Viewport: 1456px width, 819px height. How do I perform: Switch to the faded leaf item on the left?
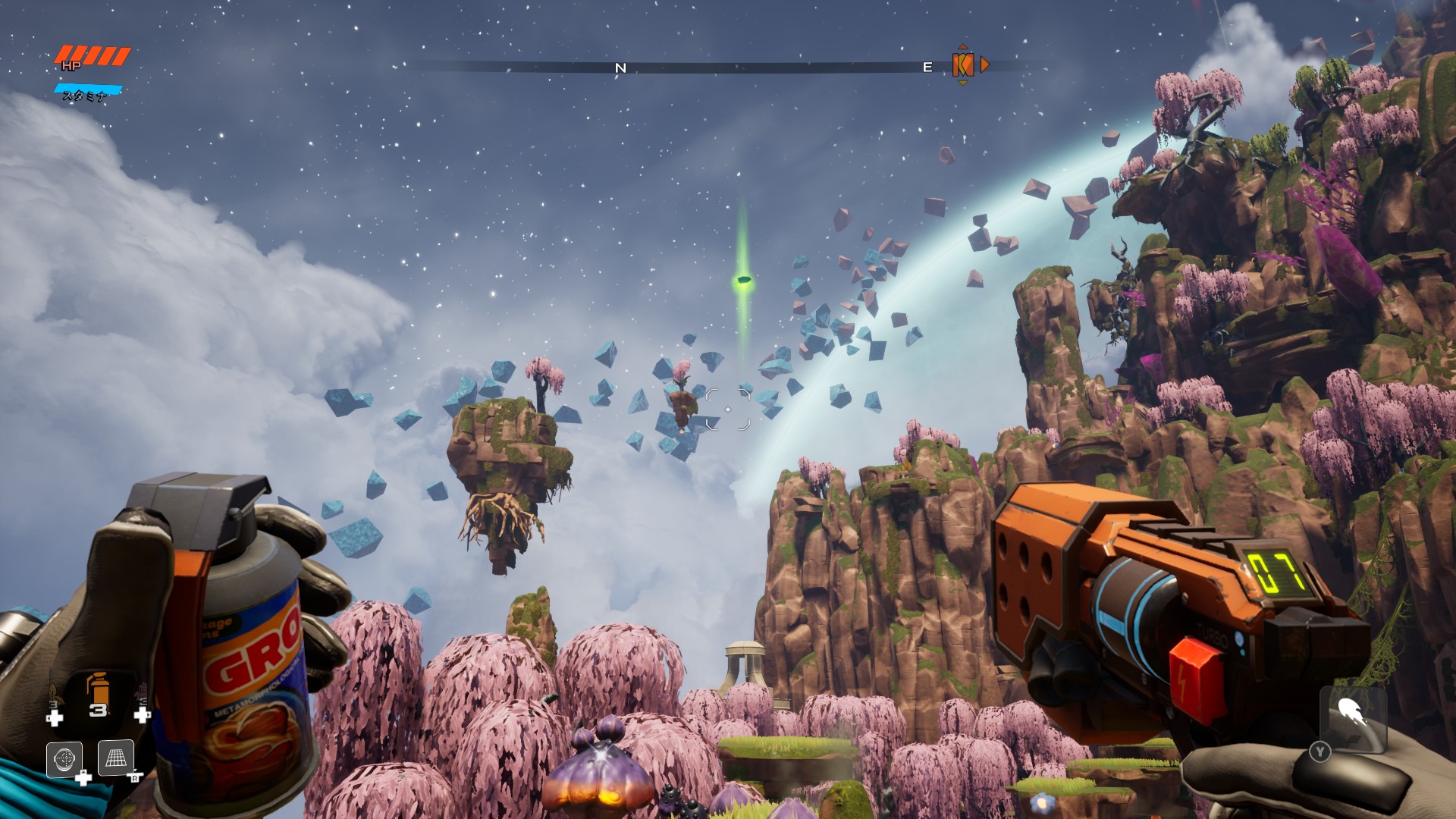[54, 696]
